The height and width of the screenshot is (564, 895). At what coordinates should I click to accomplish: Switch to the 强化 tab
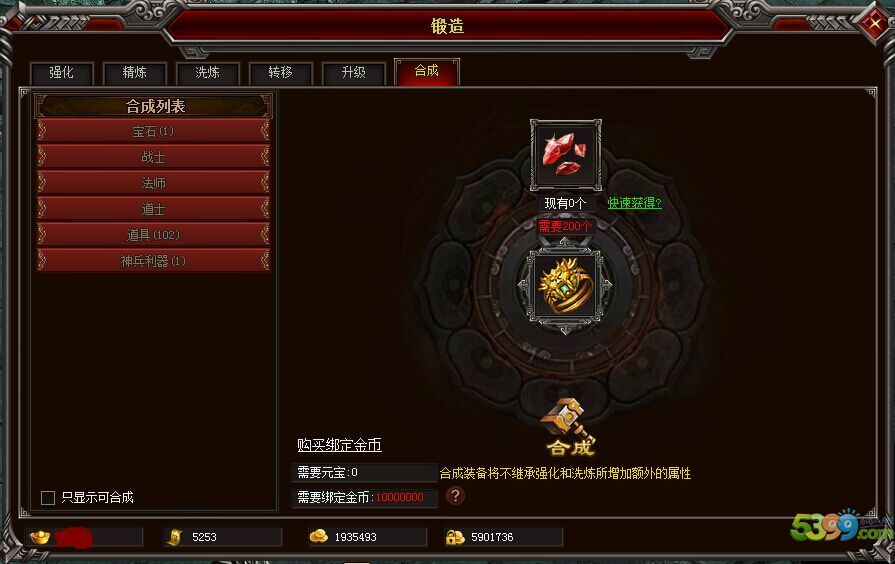[x=62, y=73]
